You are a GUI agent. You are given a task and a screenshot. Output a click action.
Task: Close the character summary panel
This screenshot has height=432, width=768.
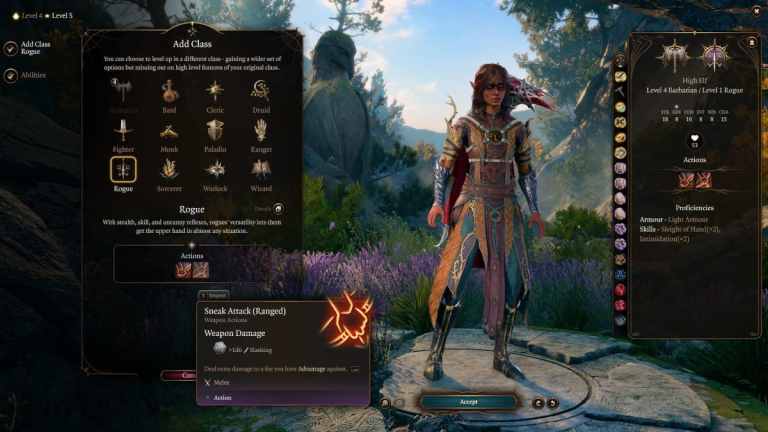(x=751, y=43)
